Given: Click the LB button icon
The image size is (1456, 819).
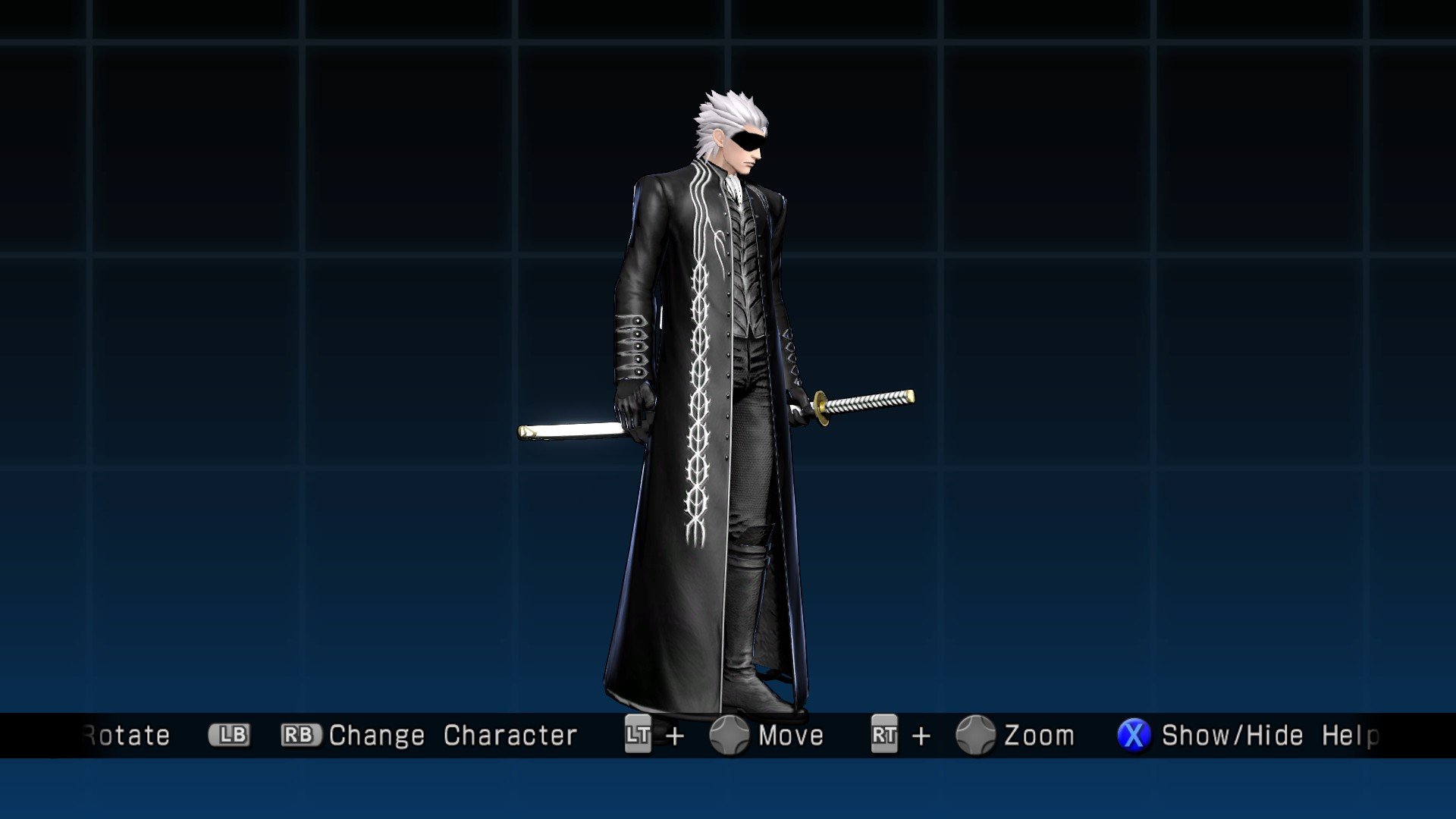Looking at the screenshot, I should (230, 734).
